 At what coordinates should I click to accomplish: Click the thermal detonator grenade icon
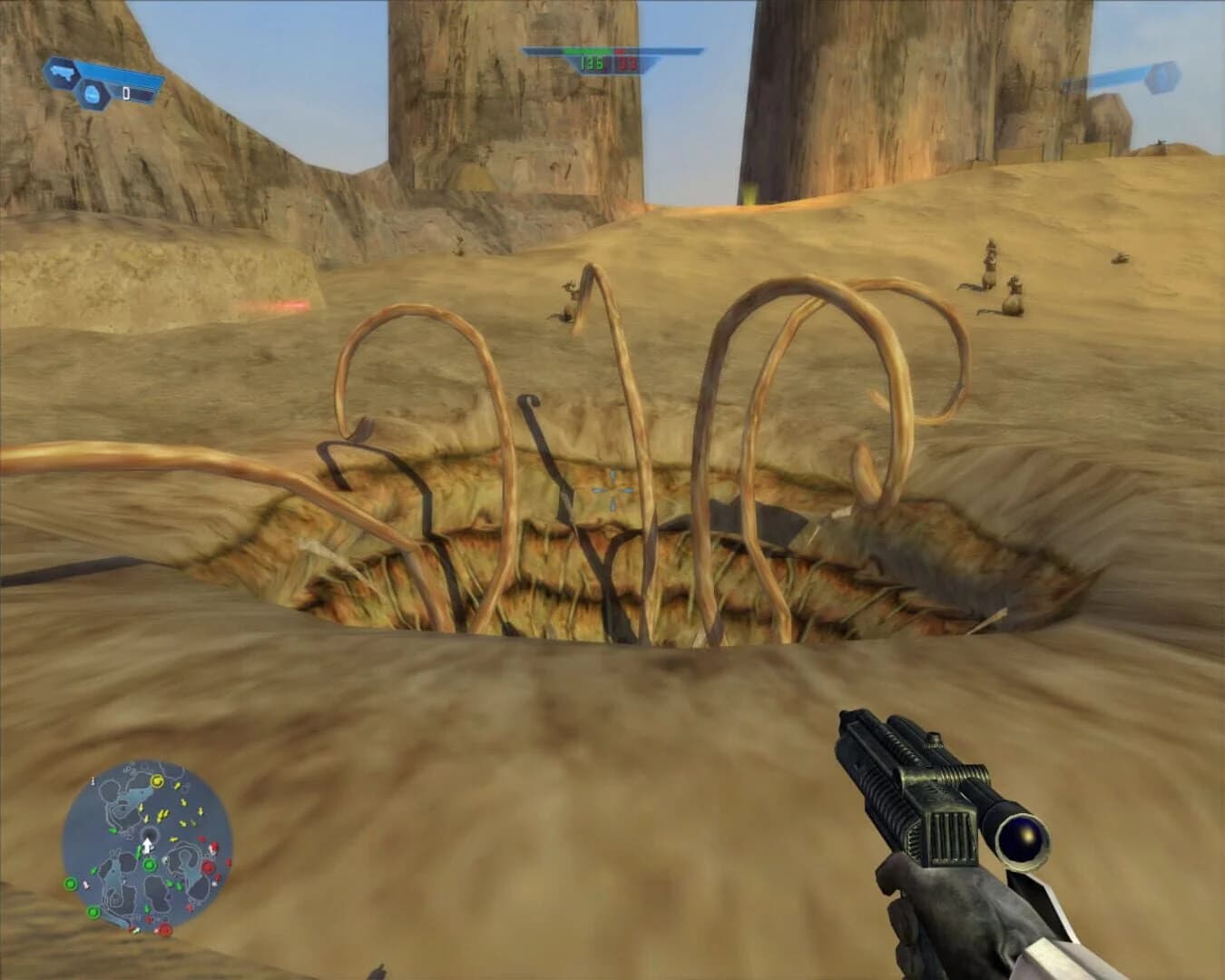pyautogui.click(x=93, y=93)
